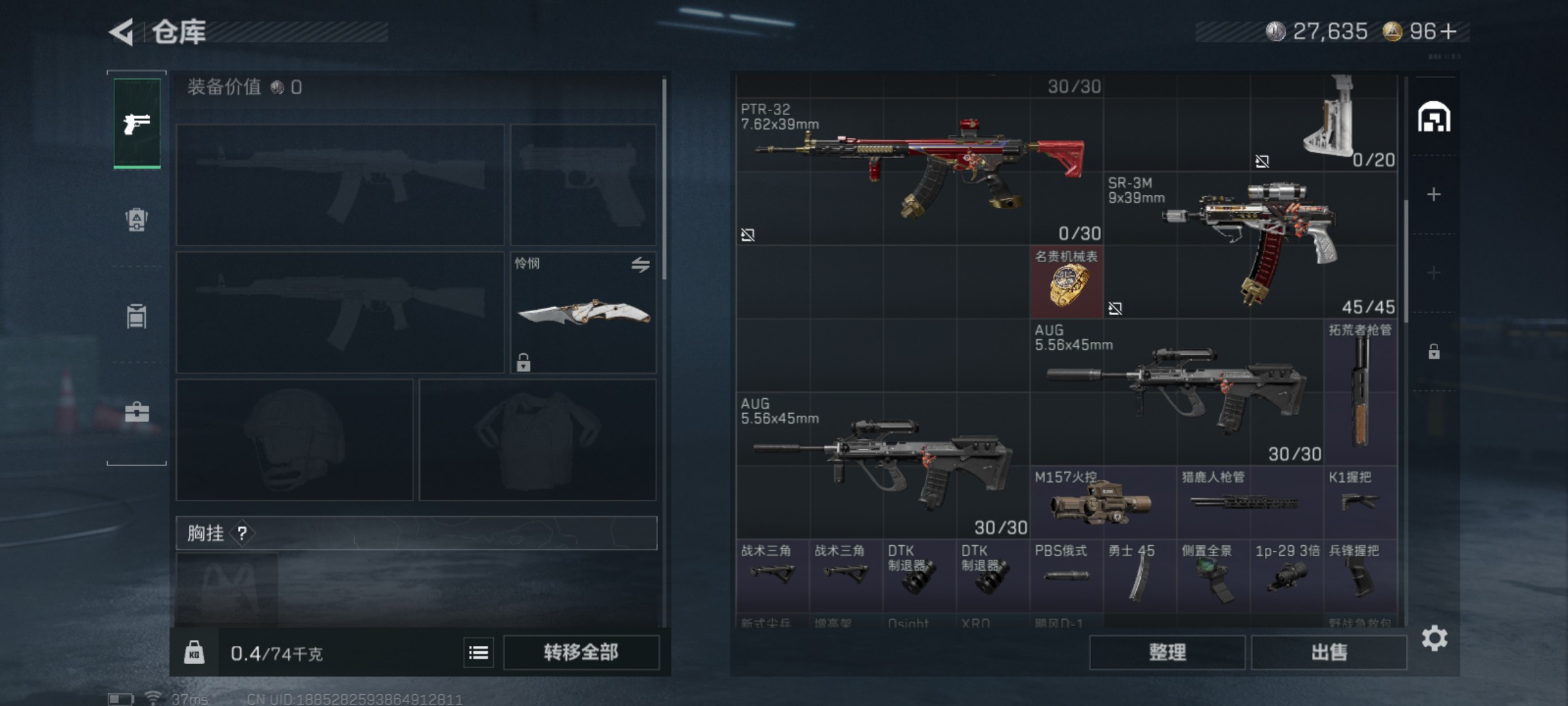This screenshot has width=1568, height=706.
Task: Select the stash icon atop right sidebar
Action: (1434, 118)
